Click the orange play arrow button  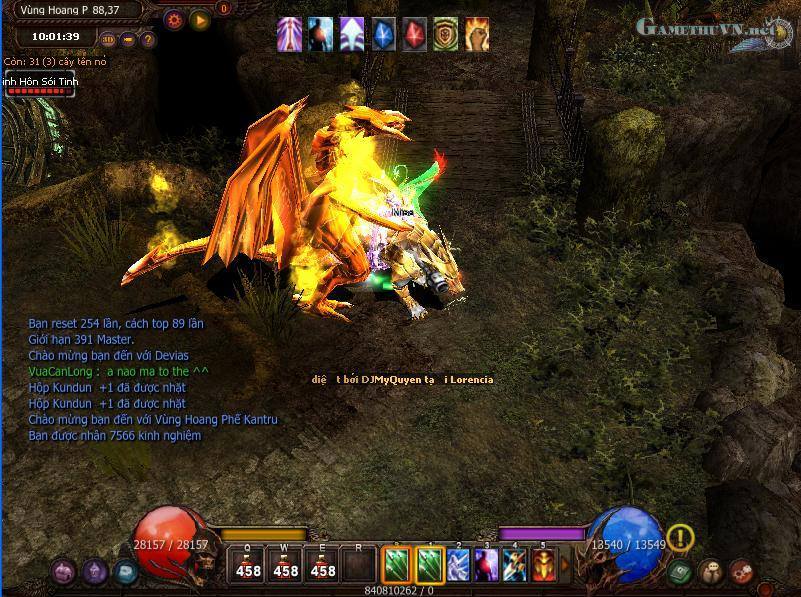pyautogui.click(x=199, y=19)
